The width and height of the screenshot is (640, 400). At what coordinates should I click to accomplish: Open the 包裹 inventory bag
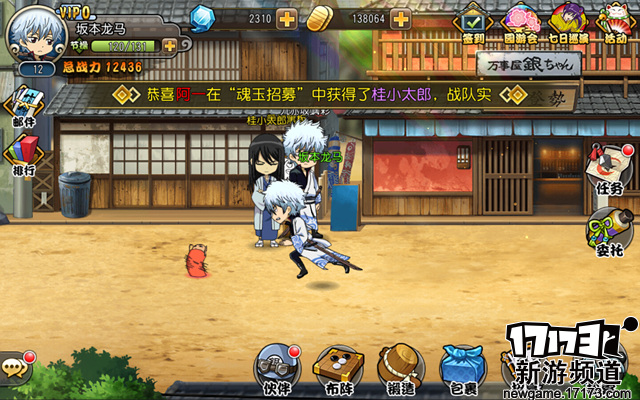460,368
